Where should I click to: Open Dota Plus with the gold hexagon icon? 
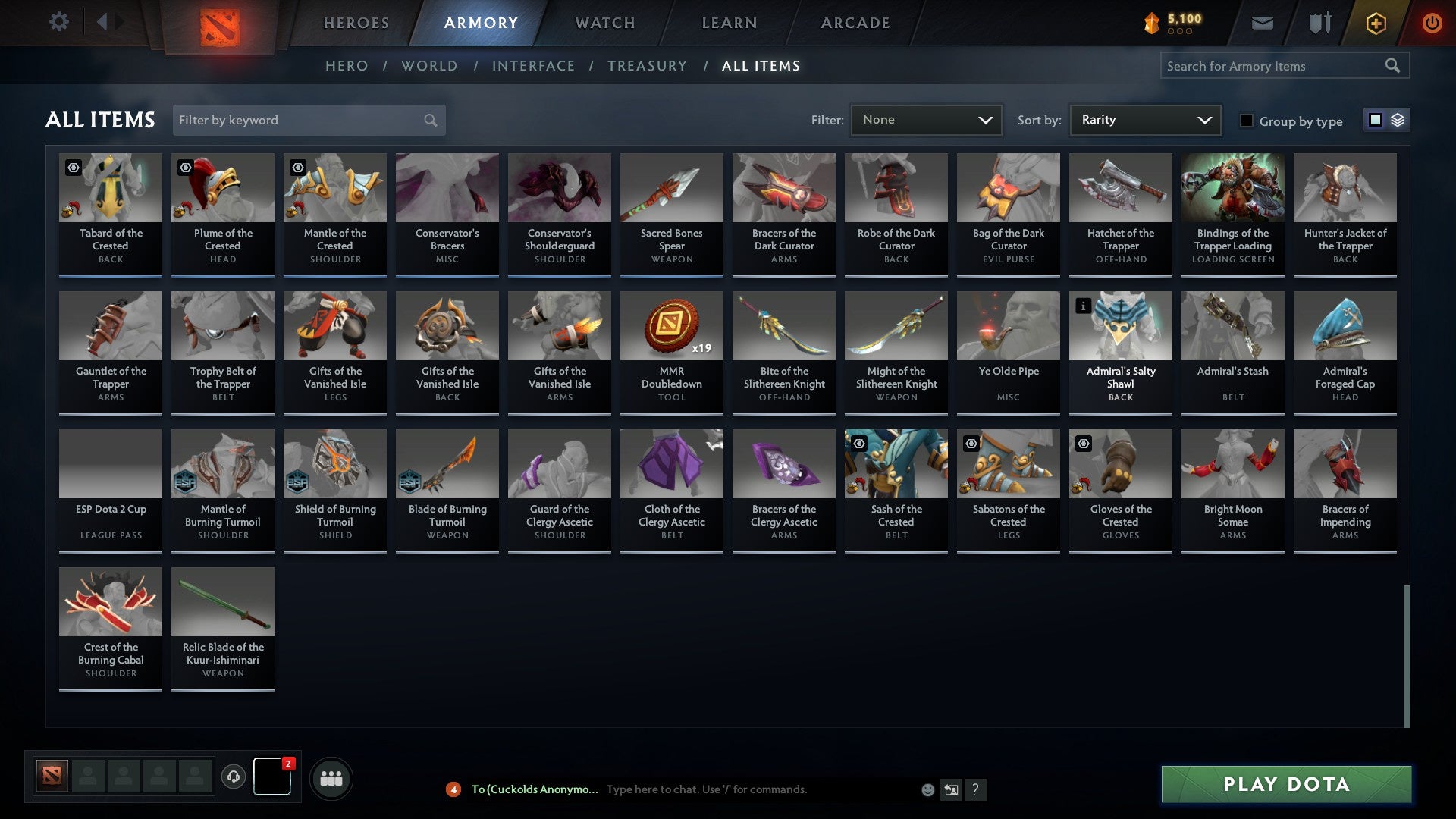pos(1375,23)
